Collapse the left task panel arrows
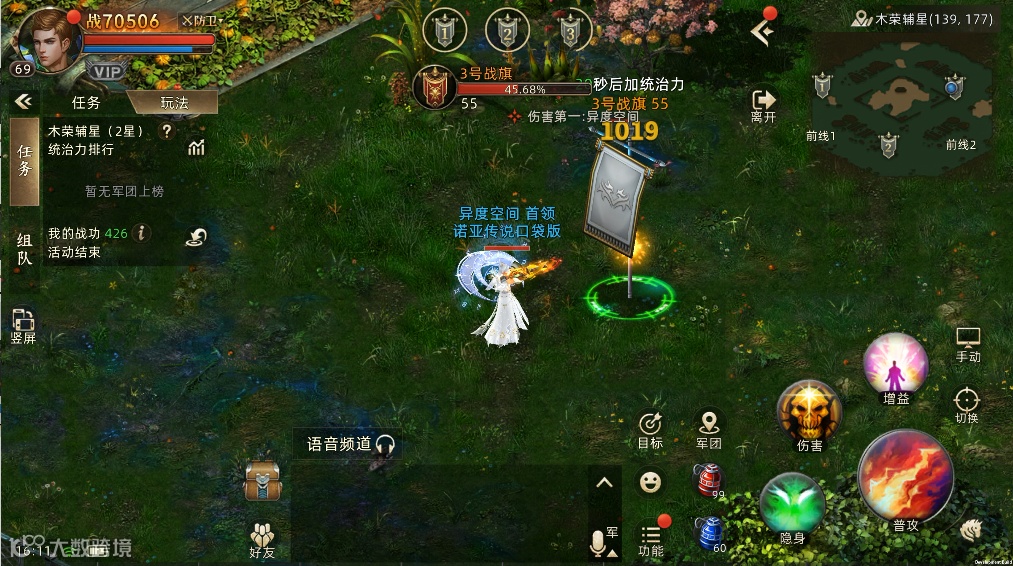 pos(23,101)
